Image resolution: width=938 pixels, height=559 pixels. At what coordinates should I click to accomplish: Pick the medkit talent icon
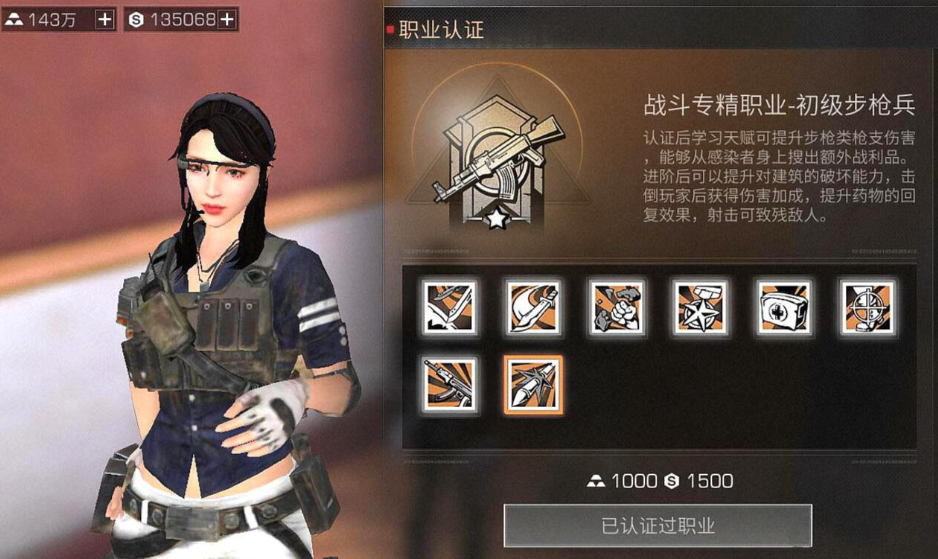pyautogui.click(x=784, y=306)
